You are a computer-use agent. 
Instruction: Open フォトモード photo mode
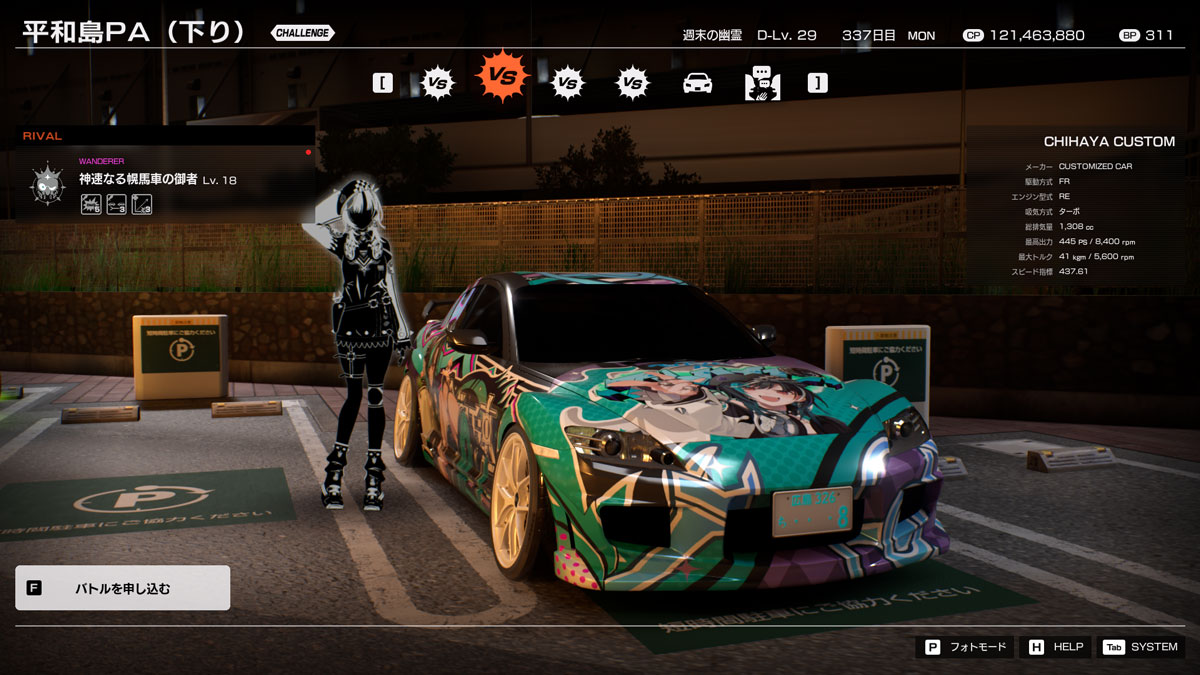tap(965, 647)
